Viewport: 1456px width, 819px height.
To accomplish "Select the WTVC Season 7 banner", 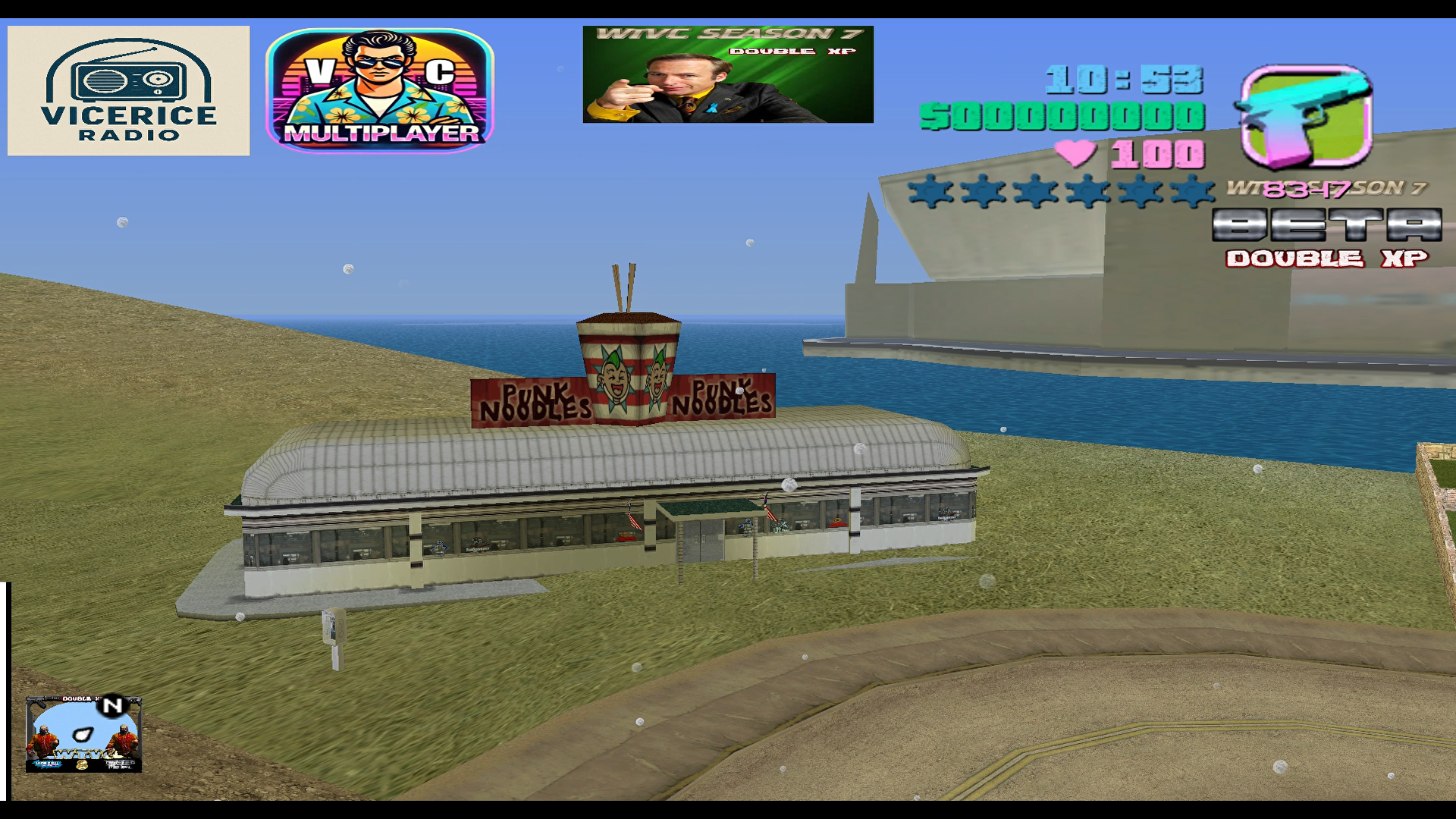I will pos(728,74).
